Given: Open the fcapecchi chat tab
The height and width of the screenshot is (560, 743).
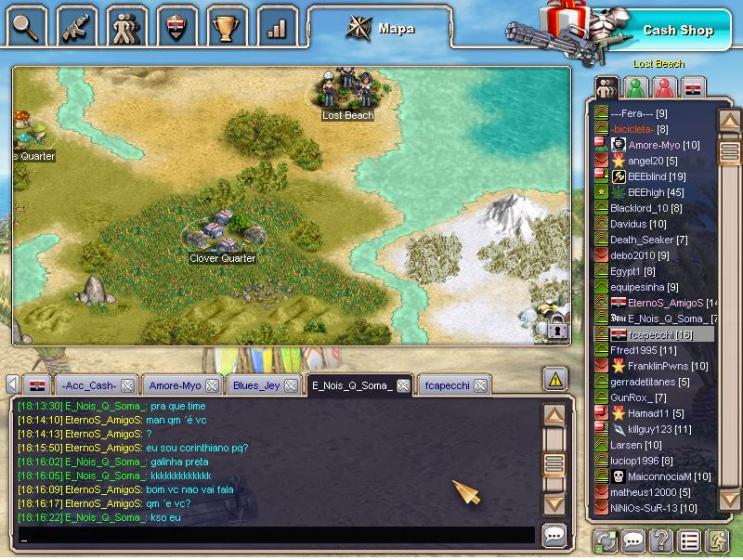Looking at the screenshot, I should tap(446, 385).
